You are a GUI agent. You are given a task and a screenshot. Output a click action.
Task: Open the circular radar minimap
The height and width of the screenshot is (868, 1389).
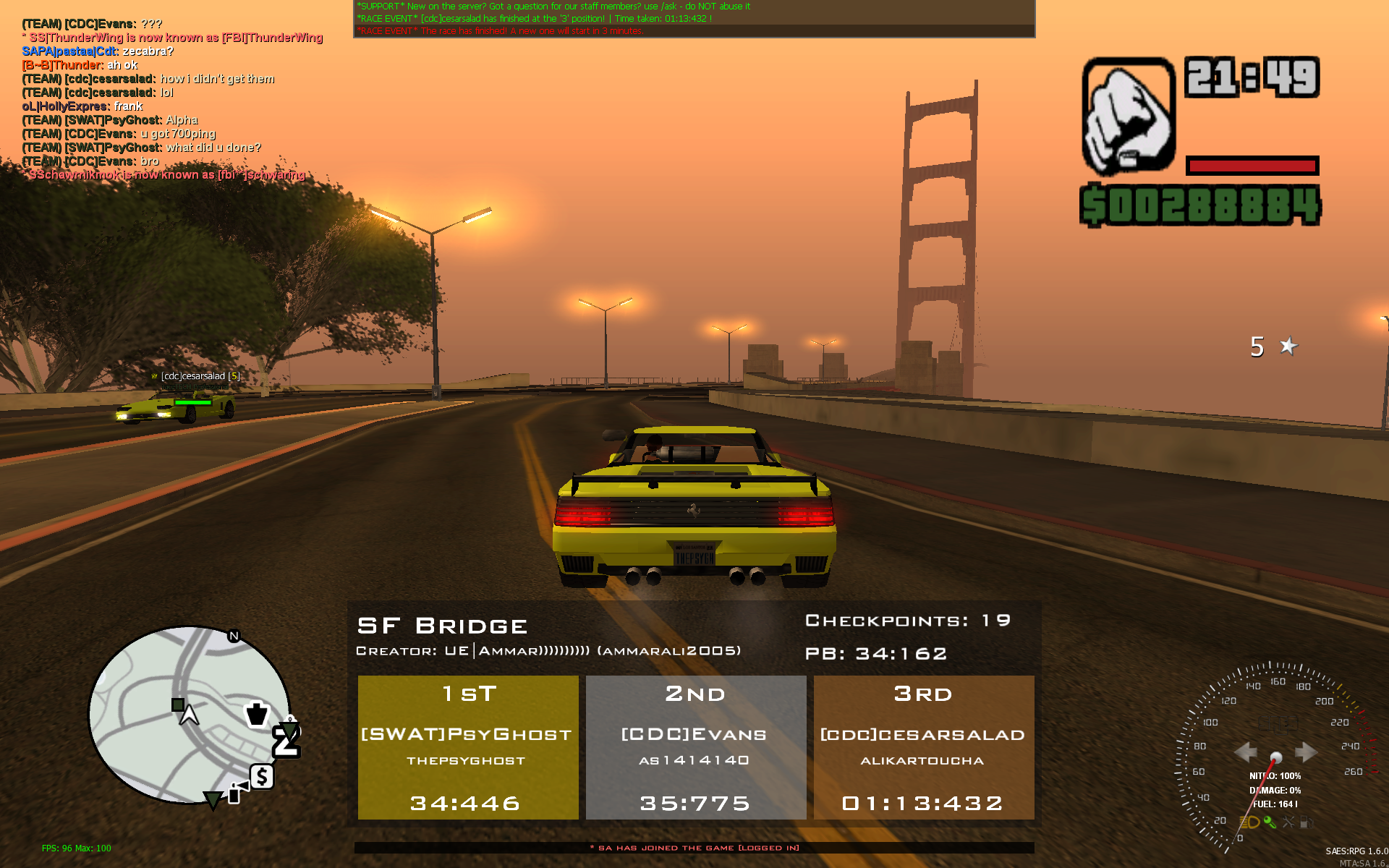(190, 715)
